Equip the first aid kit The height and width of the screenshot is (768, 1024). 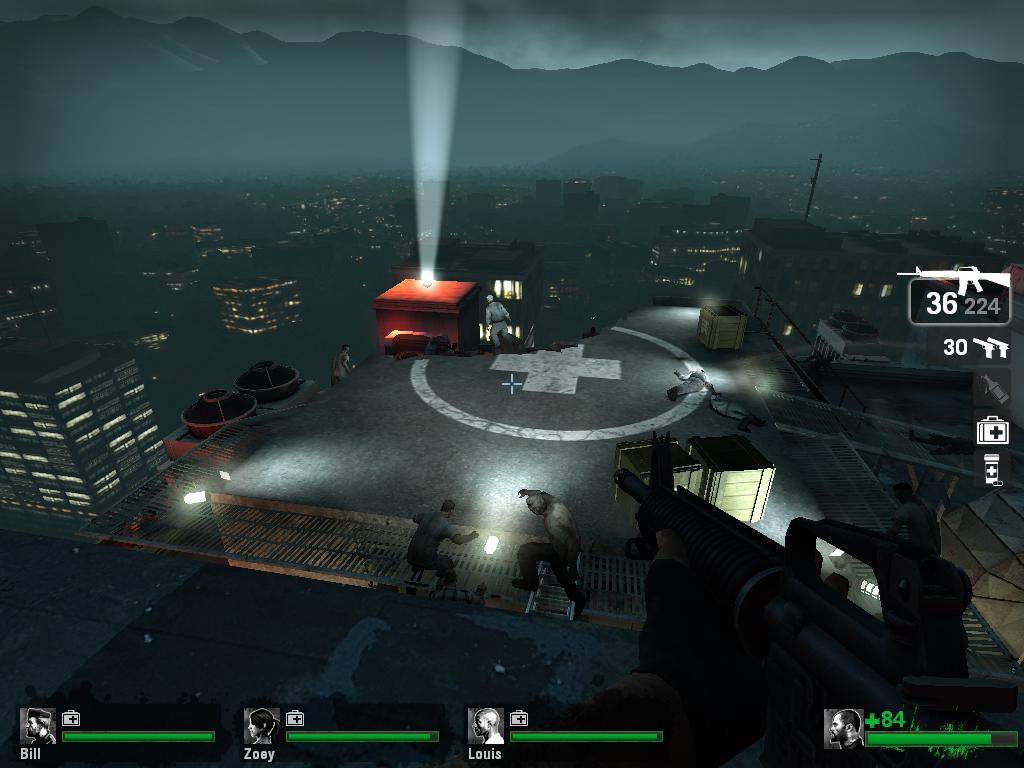(x=992, y=430)
